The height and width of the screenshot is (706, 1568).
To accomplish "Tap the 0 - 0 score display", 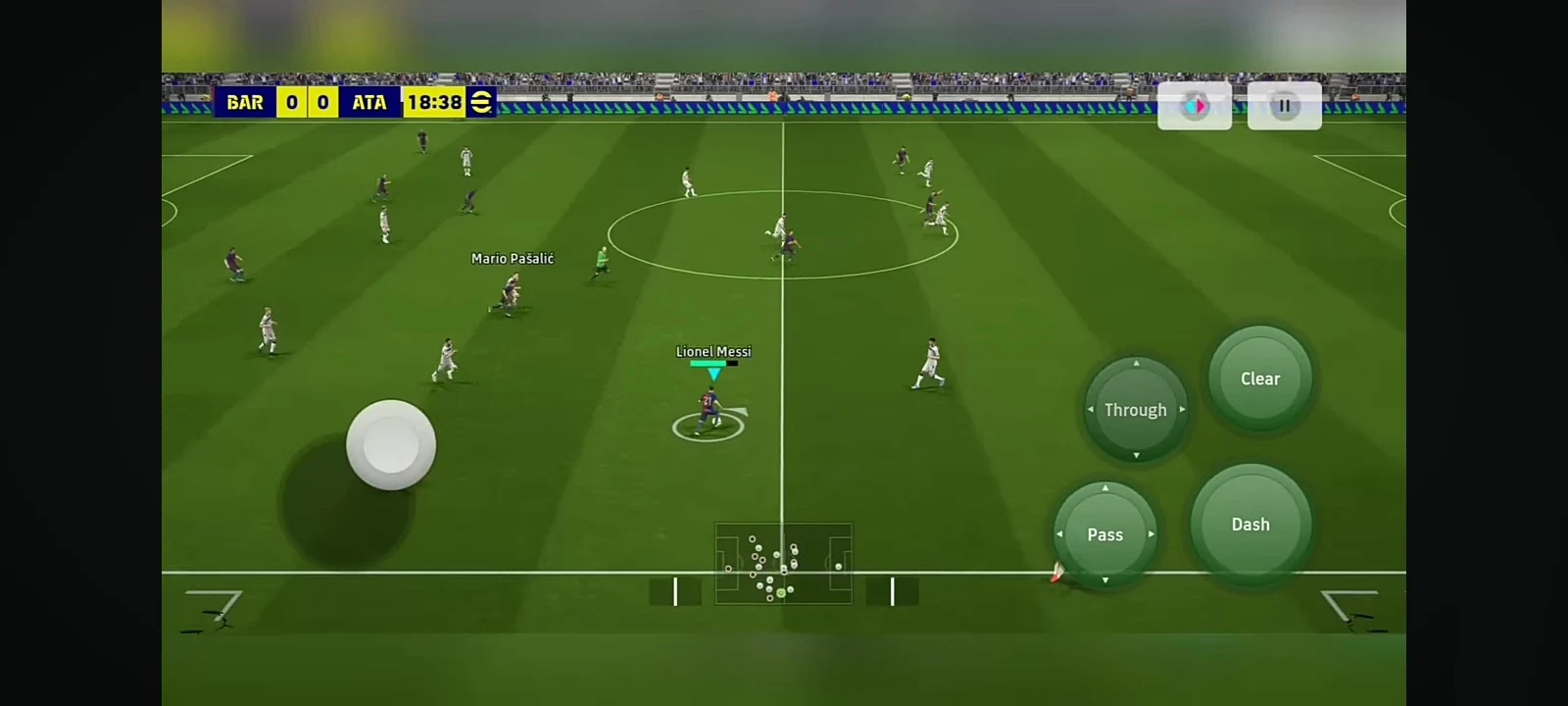I will 305,102.
